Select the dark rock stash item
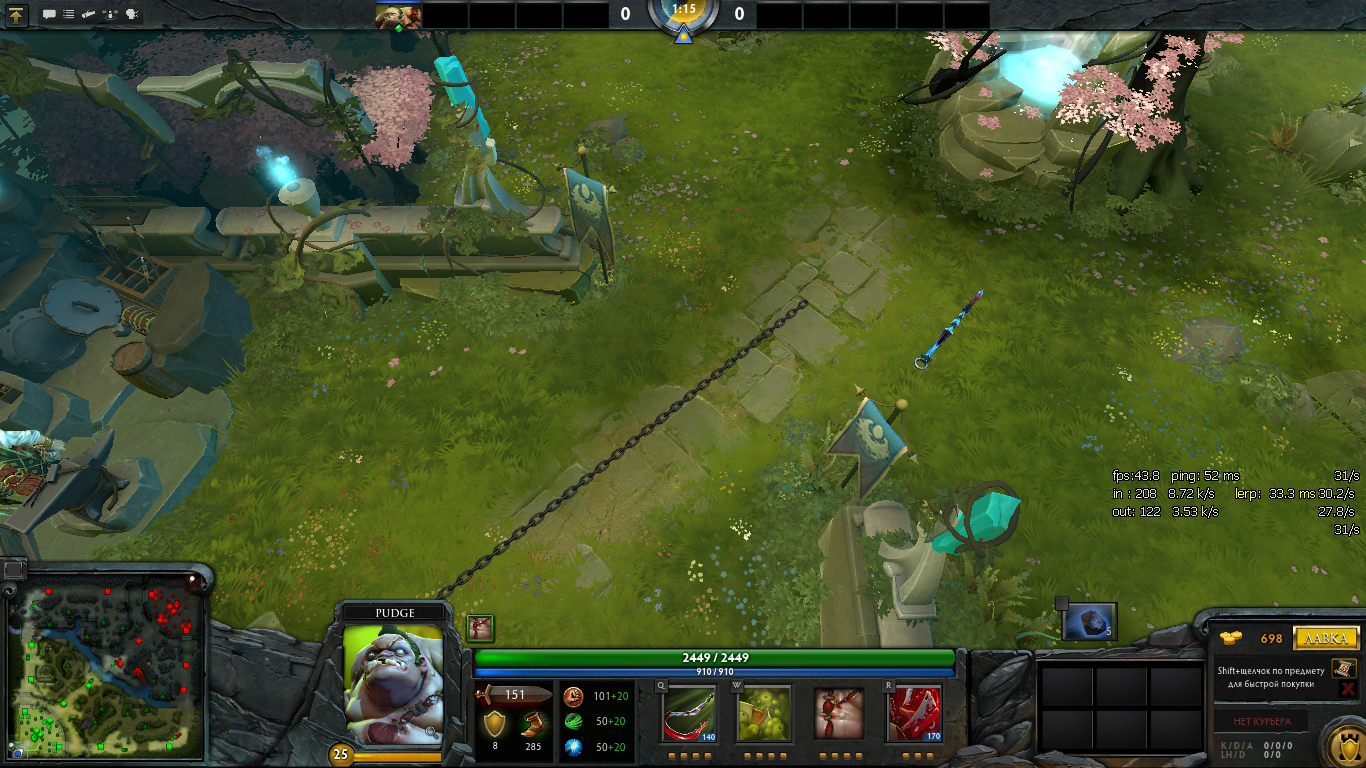This screenshot has width=1366, height=768. click(1089, 622)
